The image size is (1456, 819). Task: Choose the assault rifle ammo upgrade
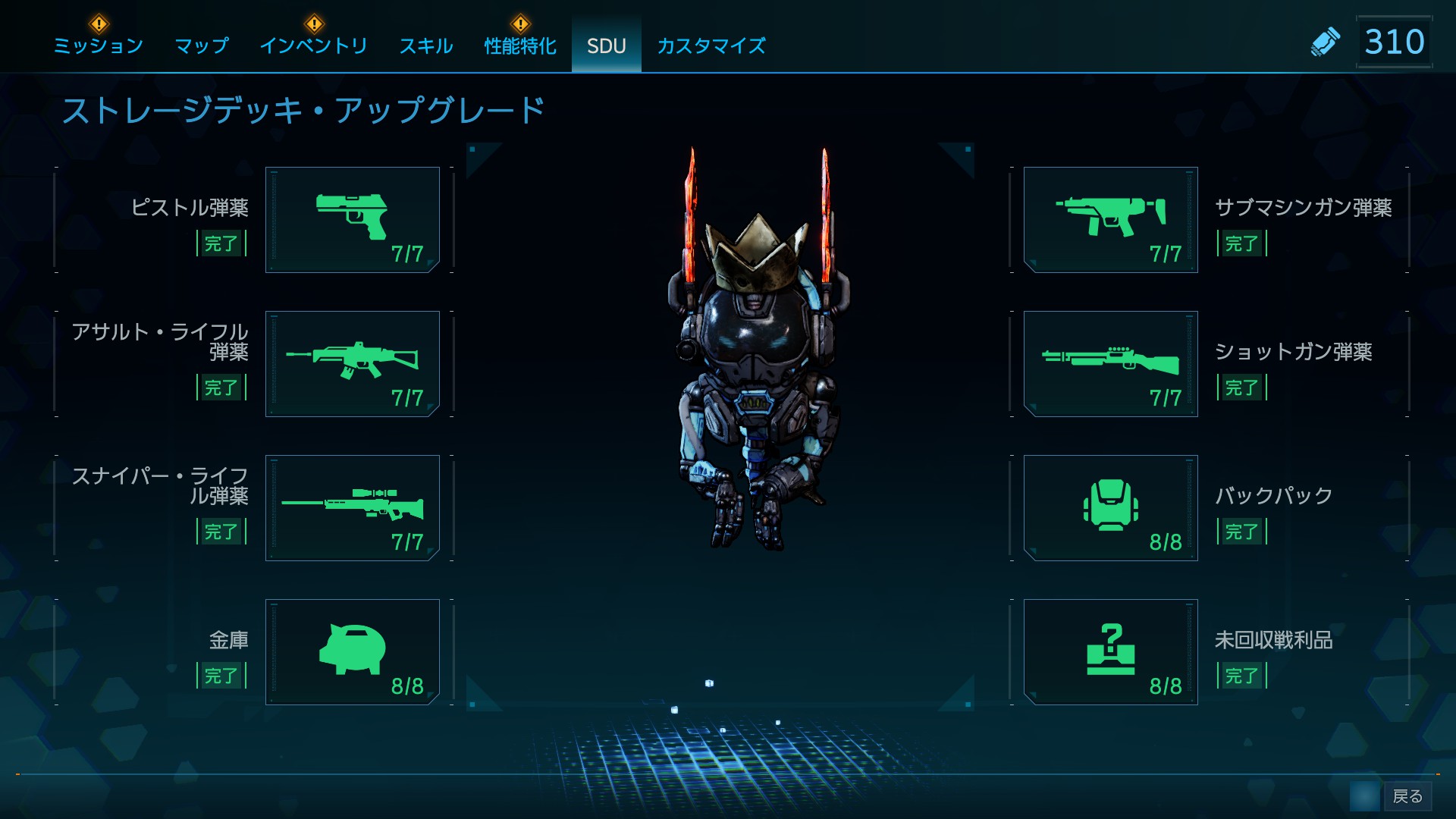[353, 364]
